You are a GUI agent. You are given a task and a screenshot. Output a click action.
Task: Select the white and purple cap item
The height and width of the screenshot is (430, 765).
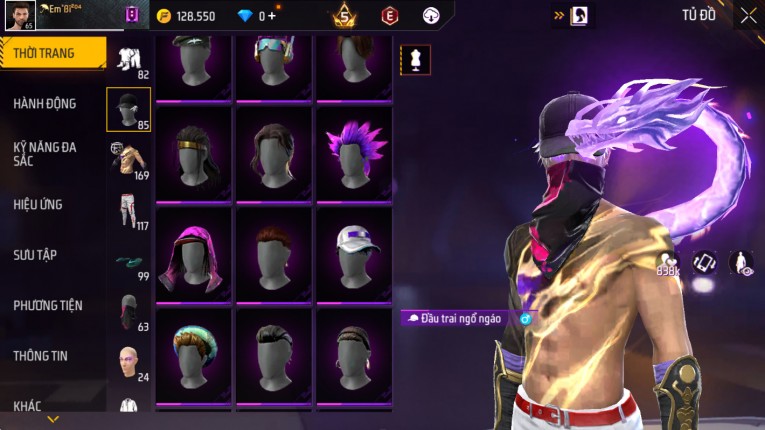354,253
